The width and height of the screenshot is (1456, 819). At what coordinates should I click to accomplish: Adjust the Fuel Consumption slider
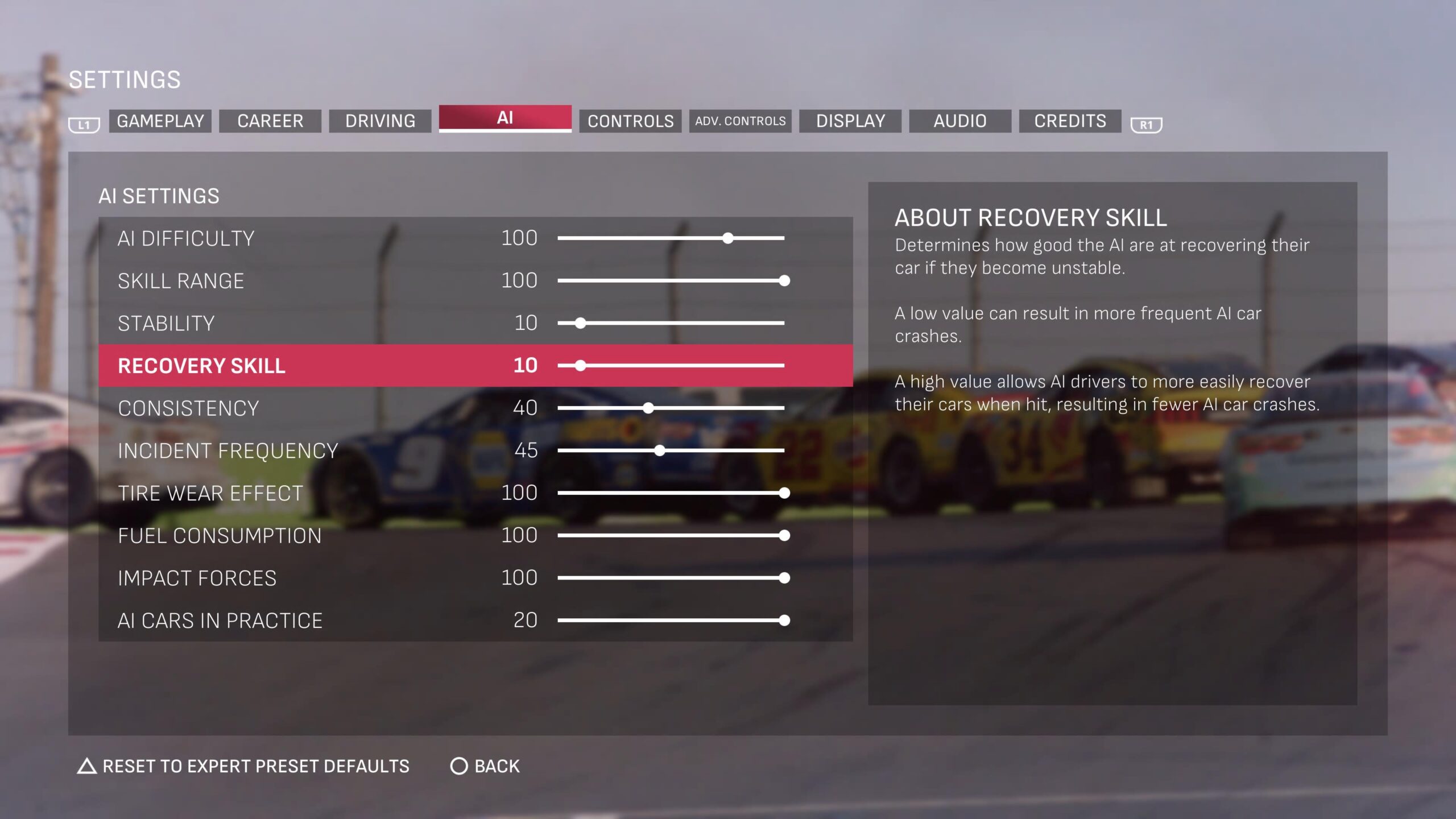coord(671,535)
